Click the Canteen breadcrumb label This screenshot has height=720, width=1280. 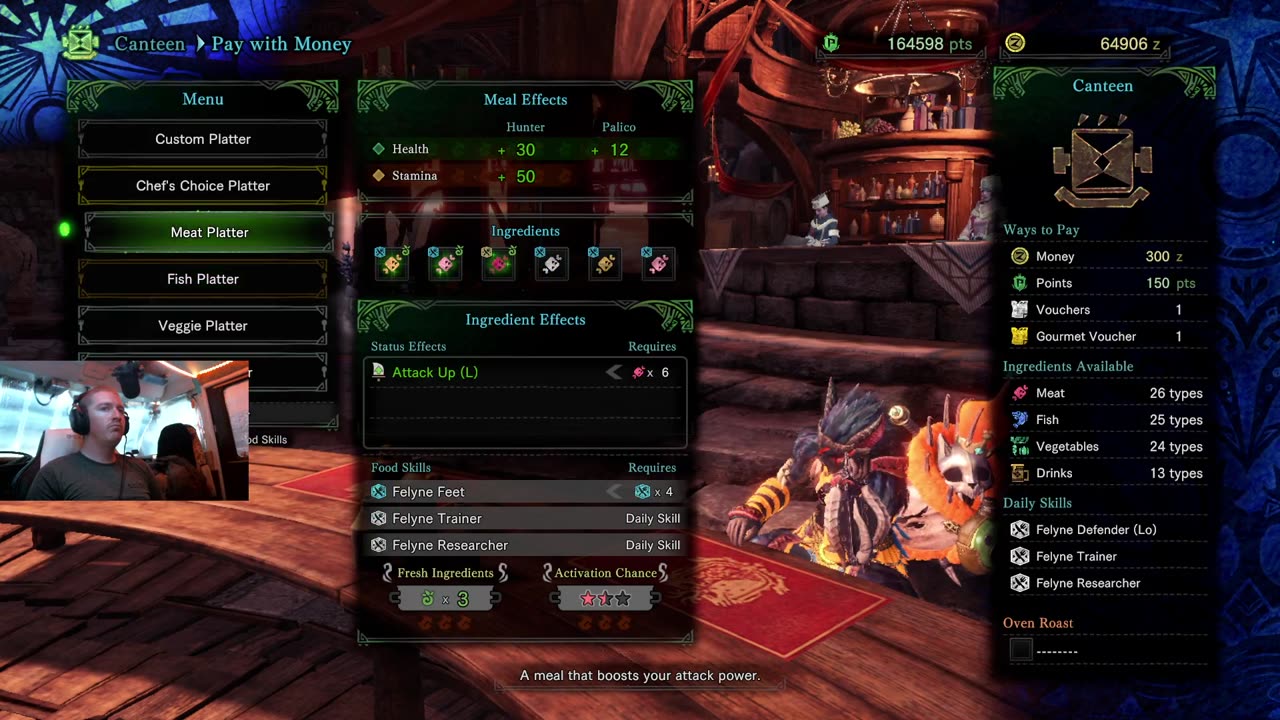coord(150,44)
